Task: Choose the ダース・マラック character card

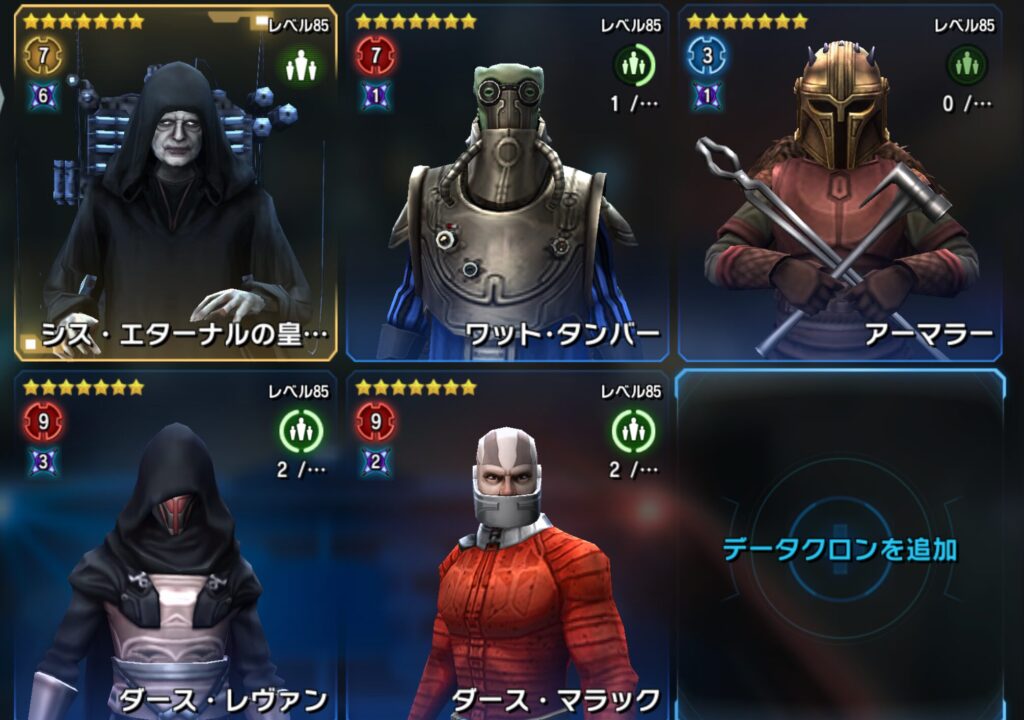Action: [x=507, y=545]
